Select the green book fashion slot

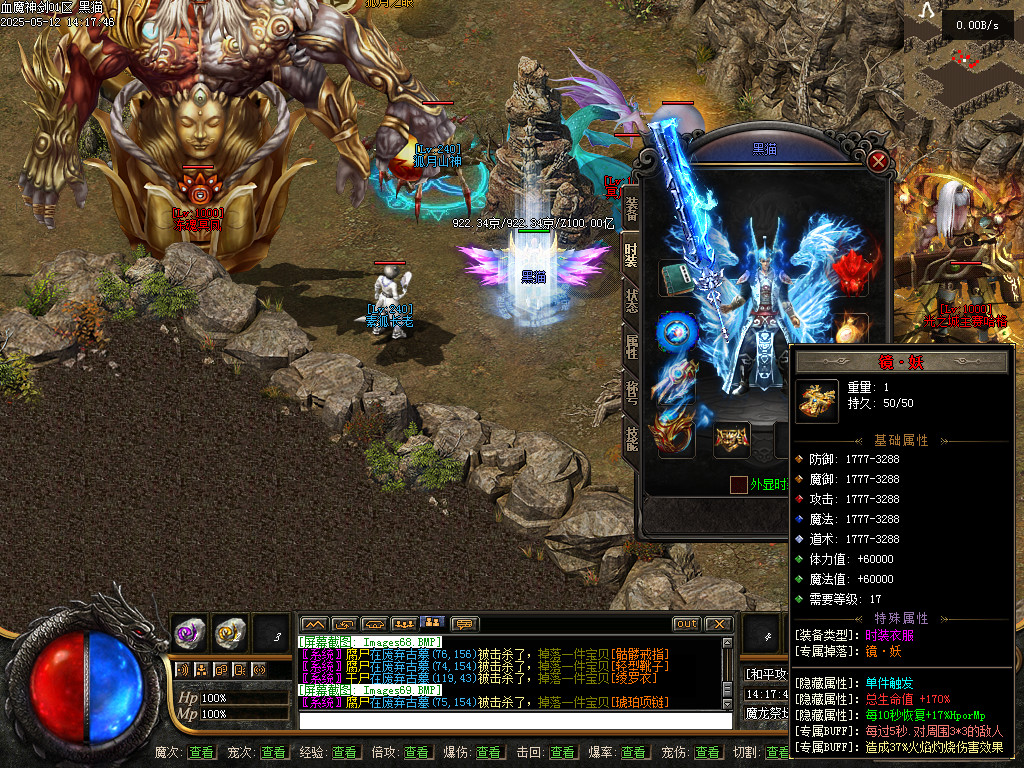click(x=675, y=278)
